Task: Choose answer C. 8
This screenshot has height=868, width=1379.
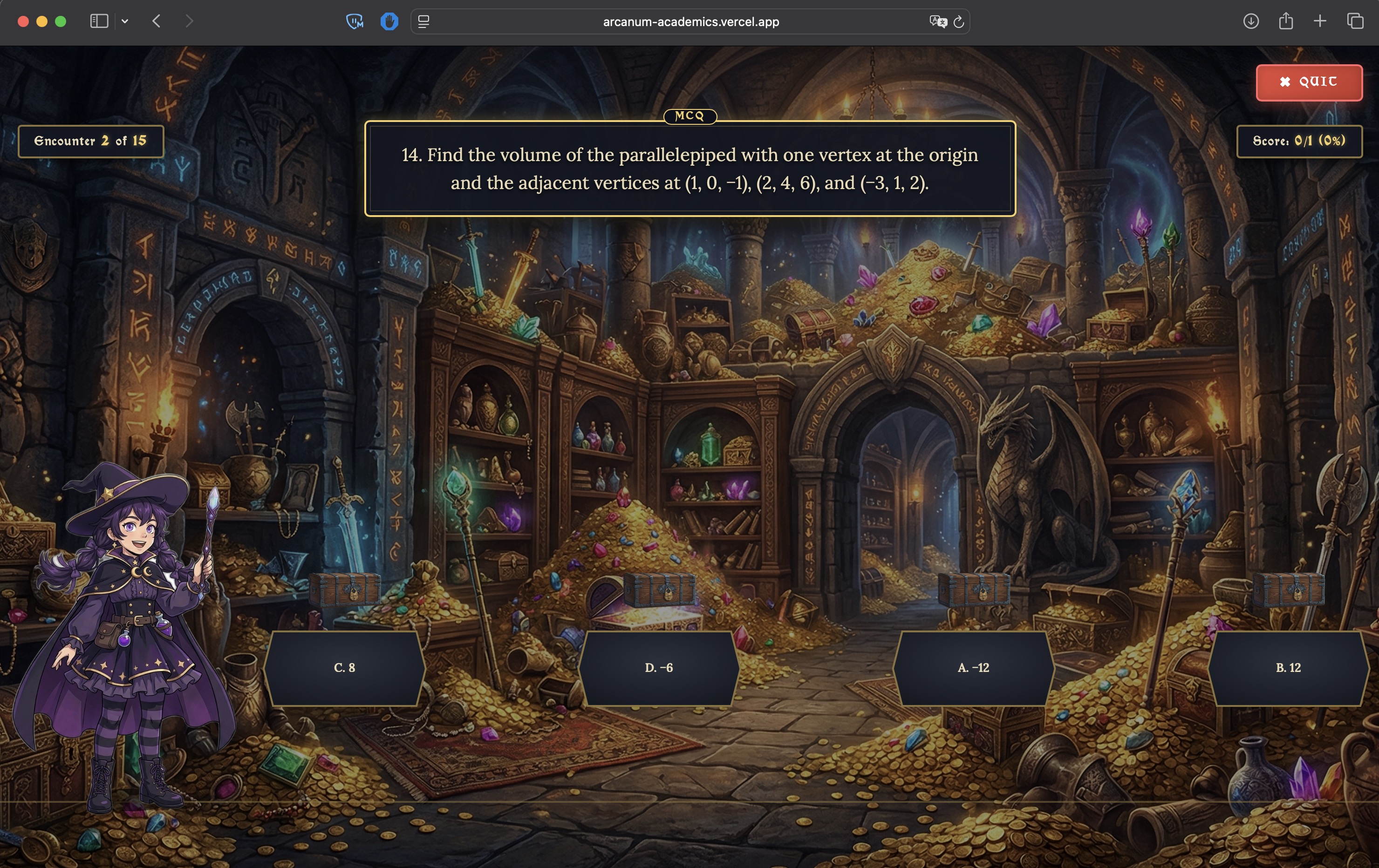Action: point(344,668)
